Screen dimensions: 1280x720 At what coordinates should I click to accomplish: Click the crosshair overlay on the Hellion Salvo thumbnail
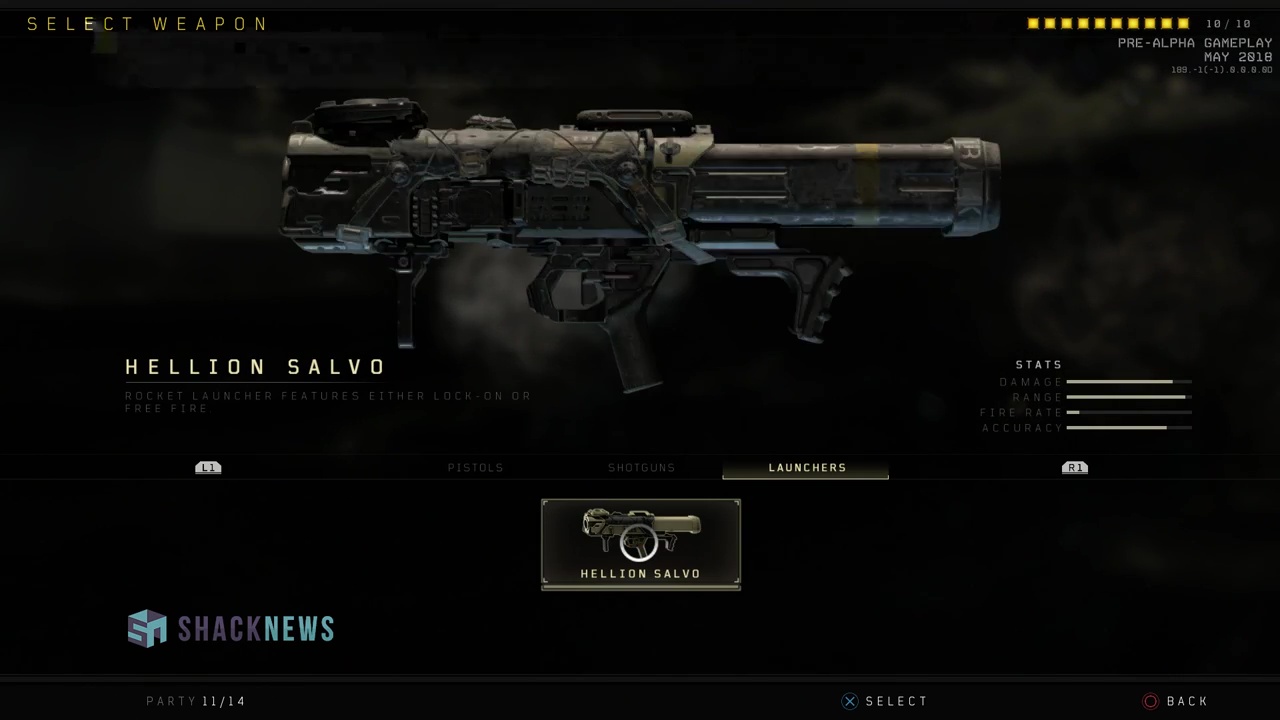coord(640,543)
